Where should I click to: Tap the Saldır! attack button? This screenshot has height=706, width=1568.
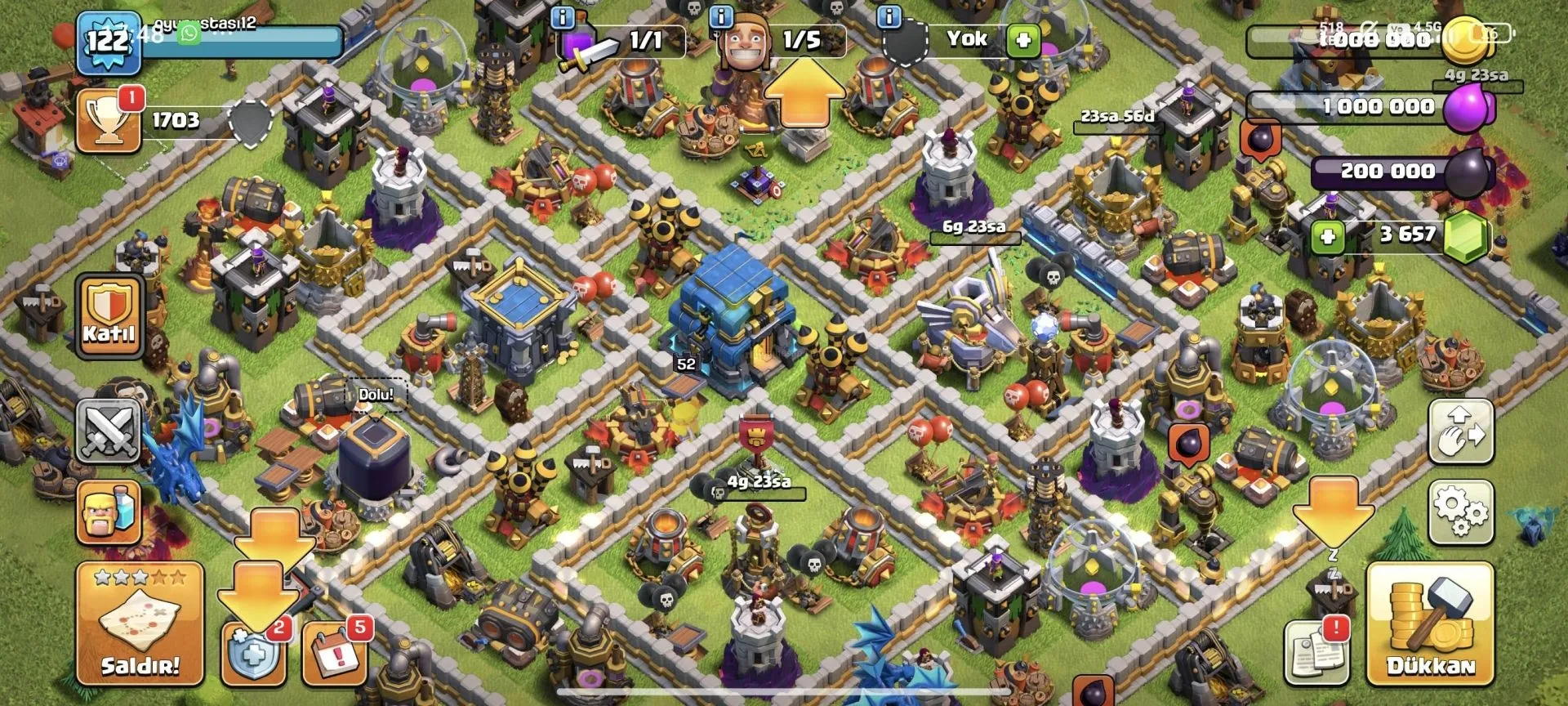click(x=140, y=623)
